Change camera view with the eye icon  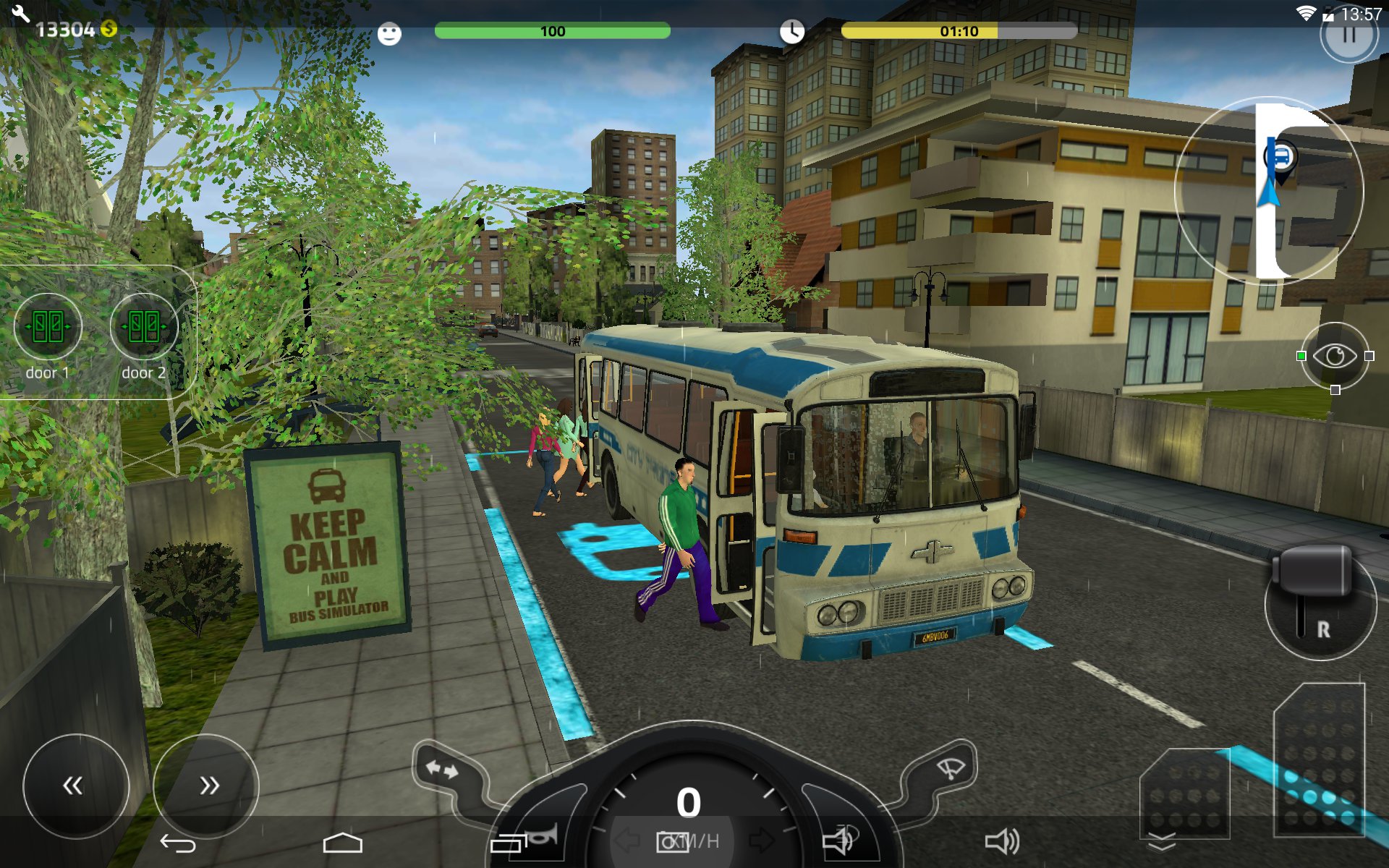(x=1335, y=356)
